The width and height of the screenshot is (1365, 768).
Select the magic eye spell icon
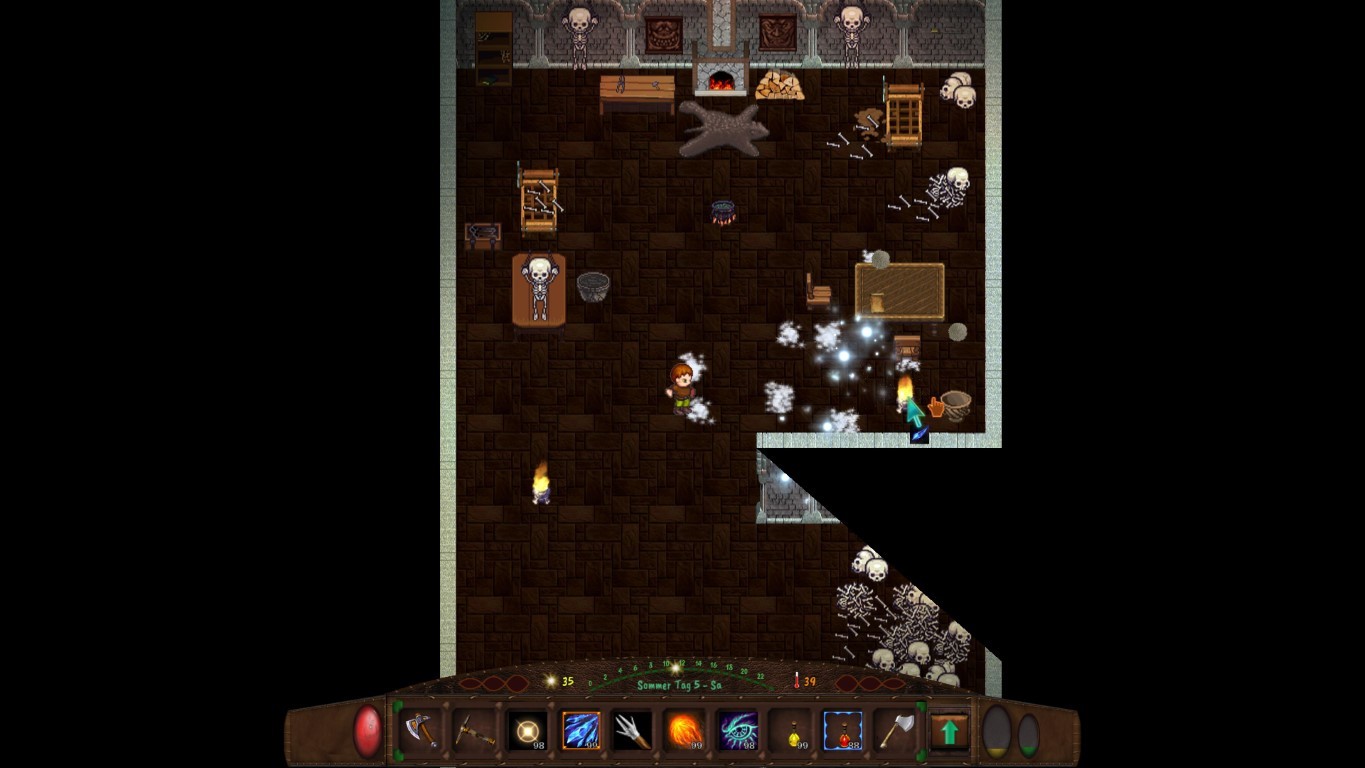(740, 731)
